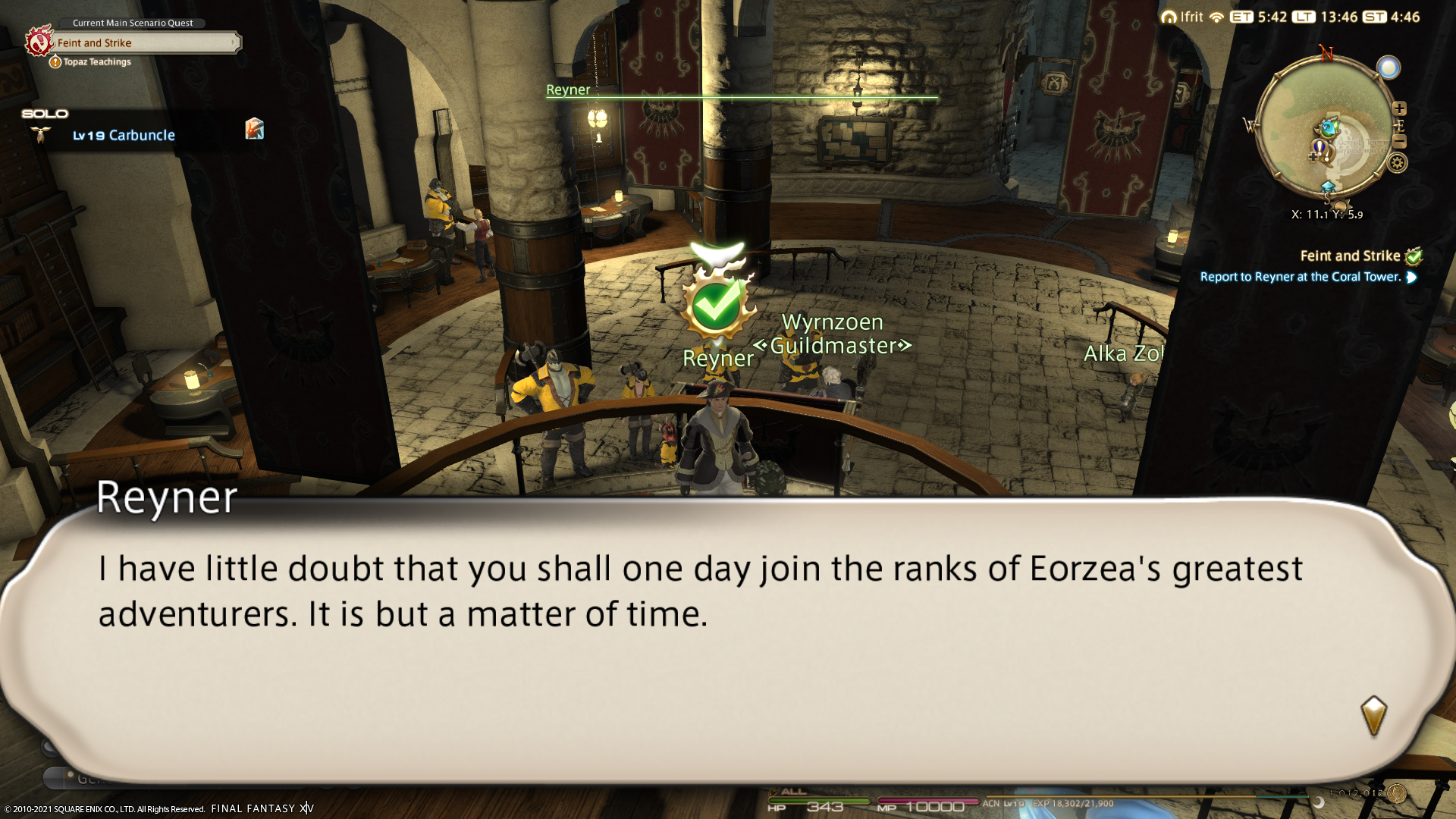Click the Carbuncle pet status icon

click(x=254, y=128)
